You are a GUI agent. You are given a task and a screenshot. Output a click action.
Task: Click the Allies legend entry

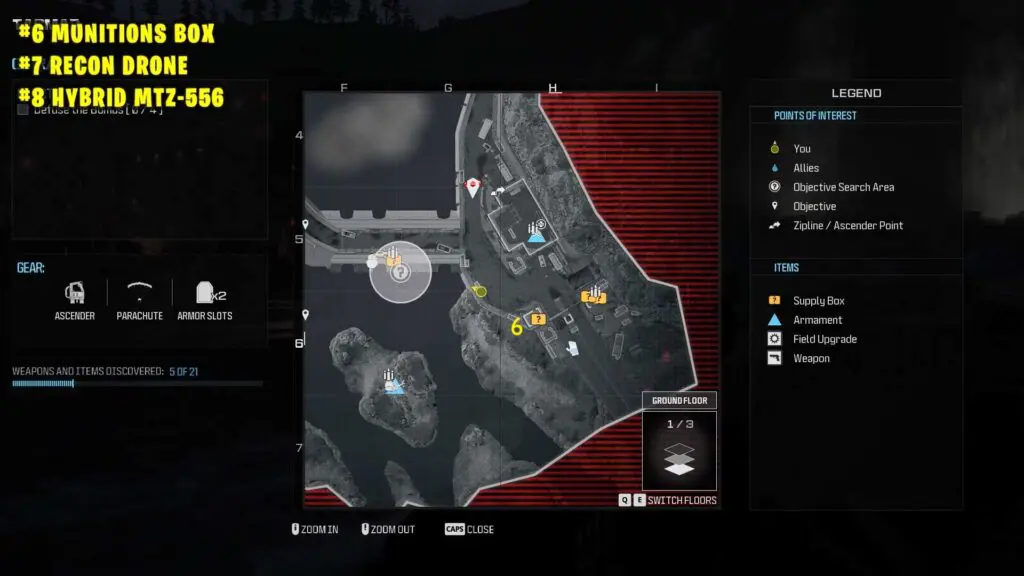[805, 168]
